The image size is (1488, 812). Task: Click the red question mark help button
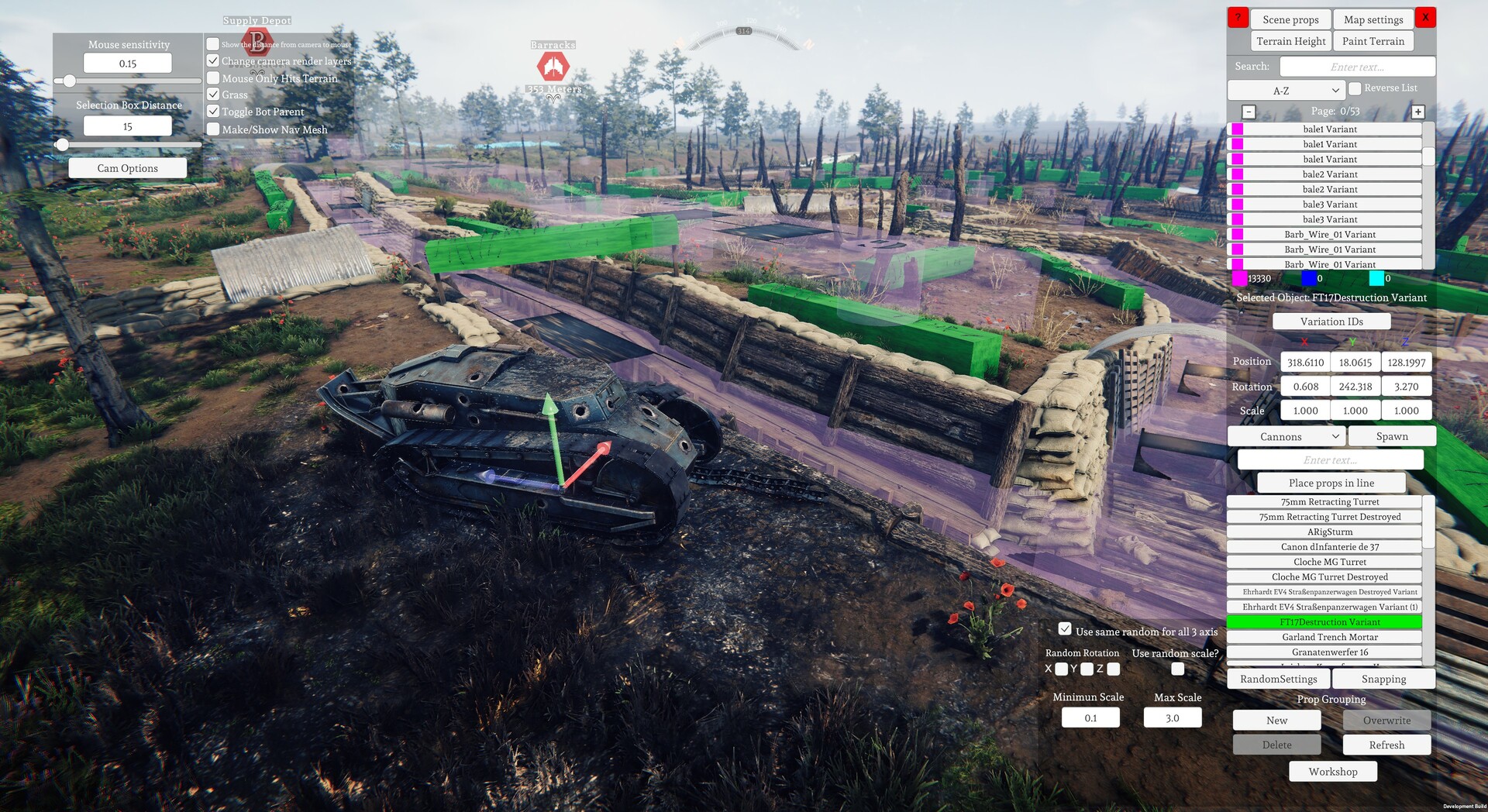point(1238,17)
